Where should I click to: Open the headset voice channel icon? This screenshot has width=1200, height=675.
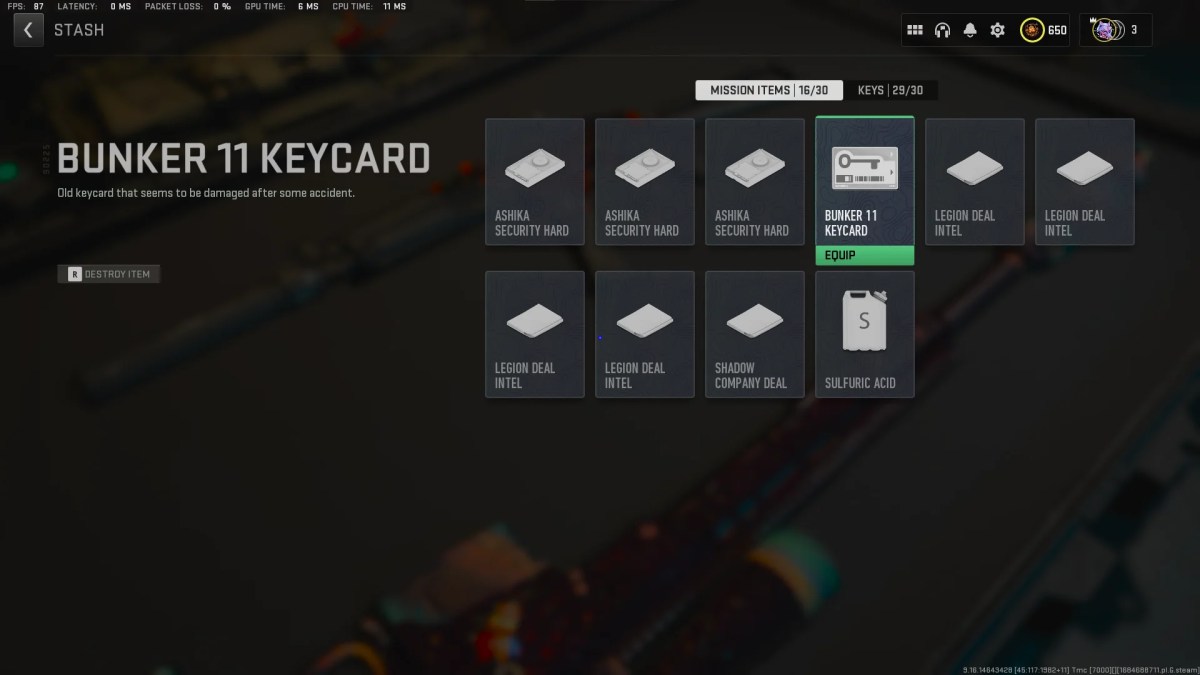pos(942,30)
